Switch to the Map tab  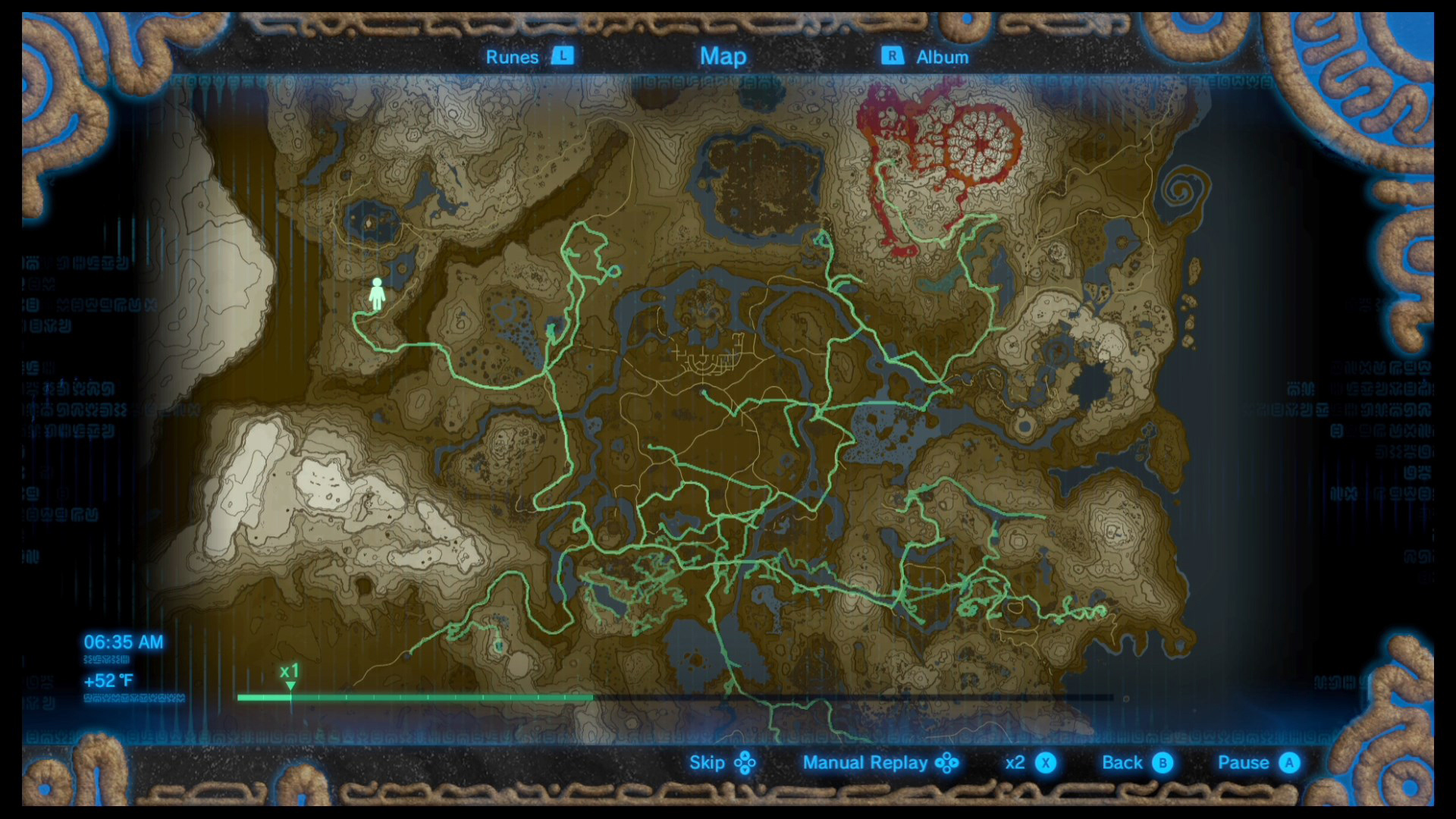coord(723,56)
